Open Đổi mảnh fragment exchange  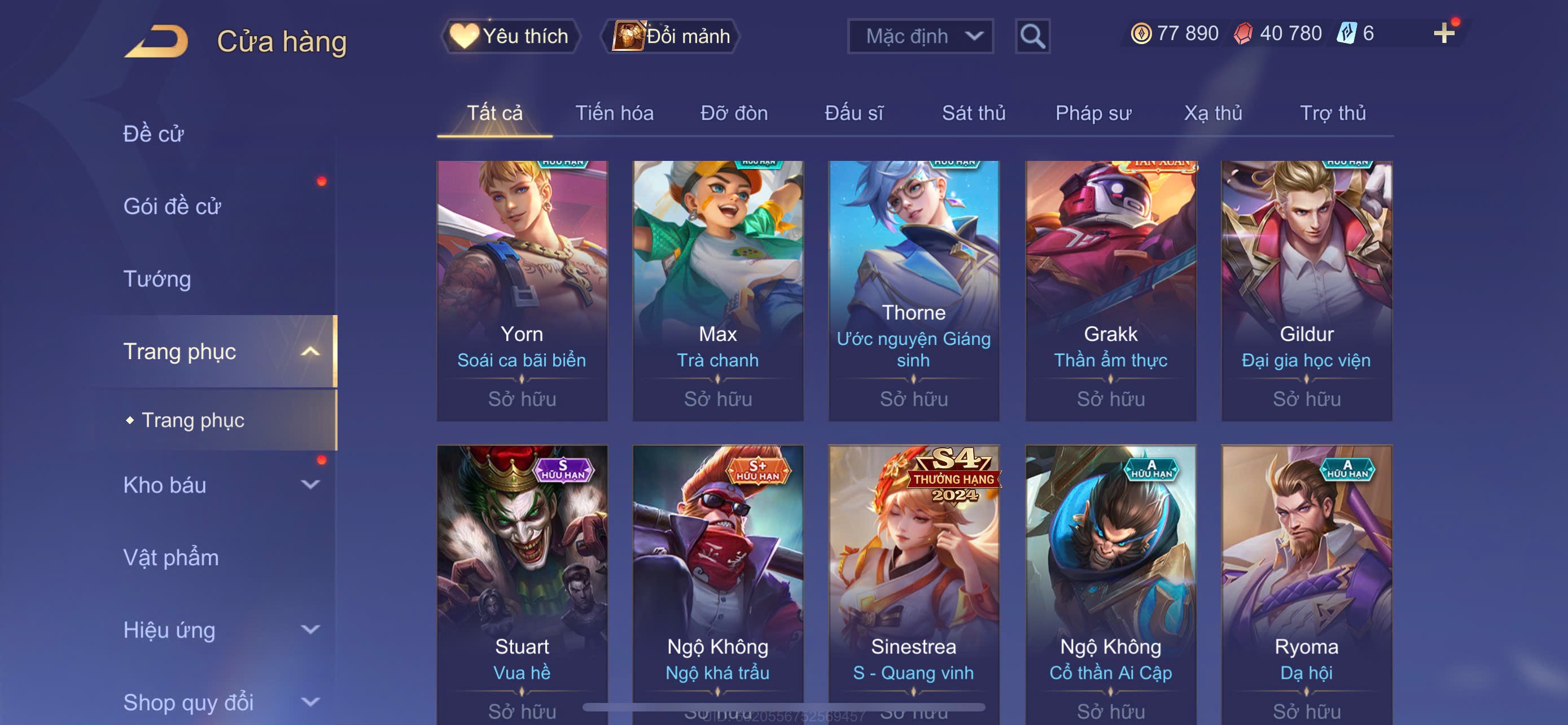(671, 36)
